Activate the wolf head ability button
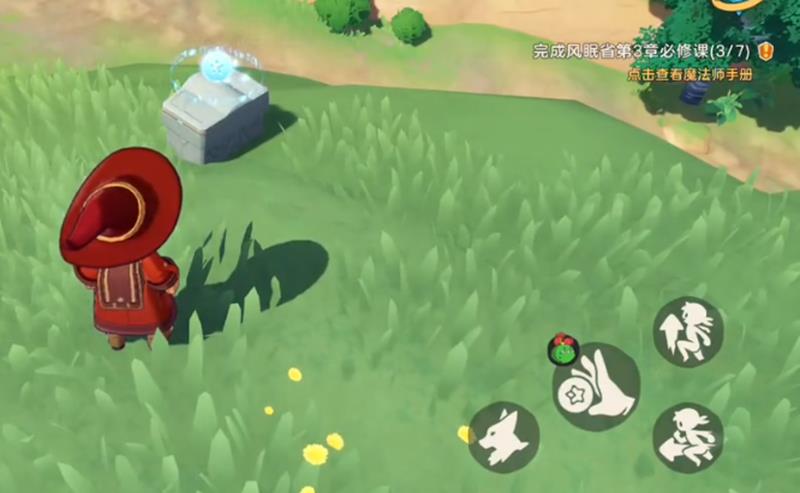Image resolution: width=800 pixels, height=493 pixels. [x=503, y=437]
